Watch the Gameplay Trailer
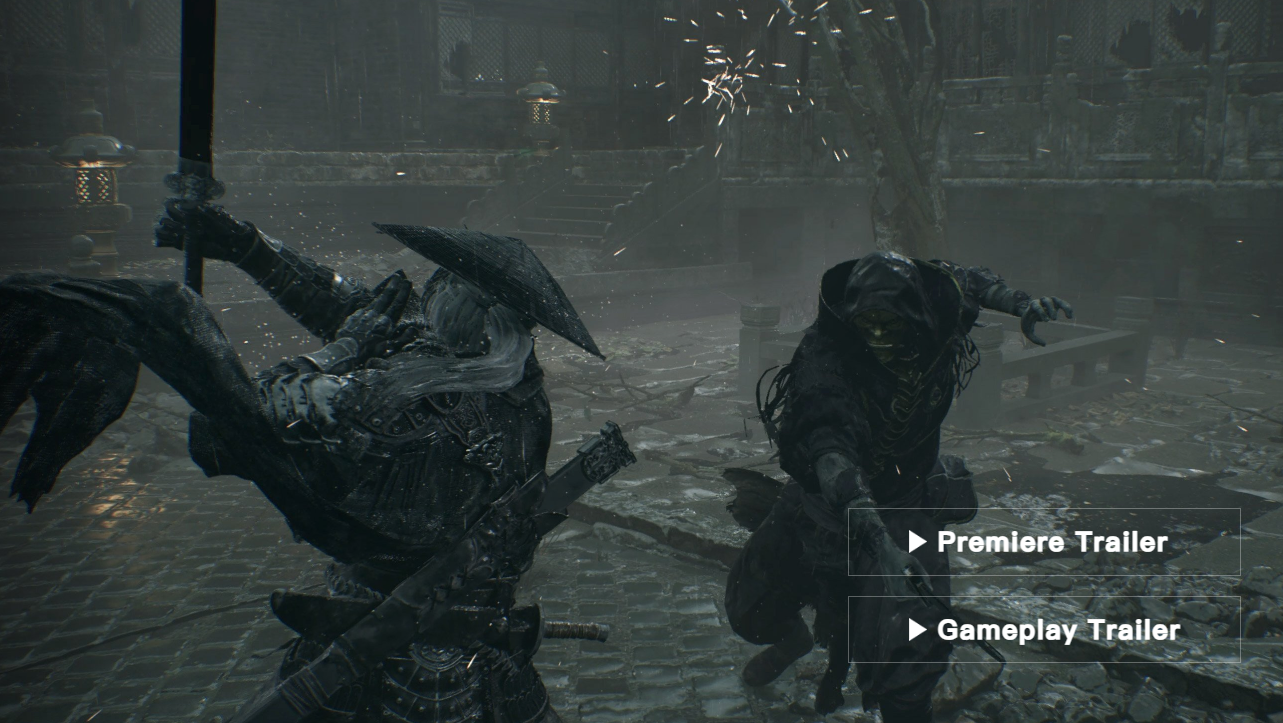Image resolution: width=1283 pixels, height=723 pixels. pyautogui.click(x=1043, y=630)
